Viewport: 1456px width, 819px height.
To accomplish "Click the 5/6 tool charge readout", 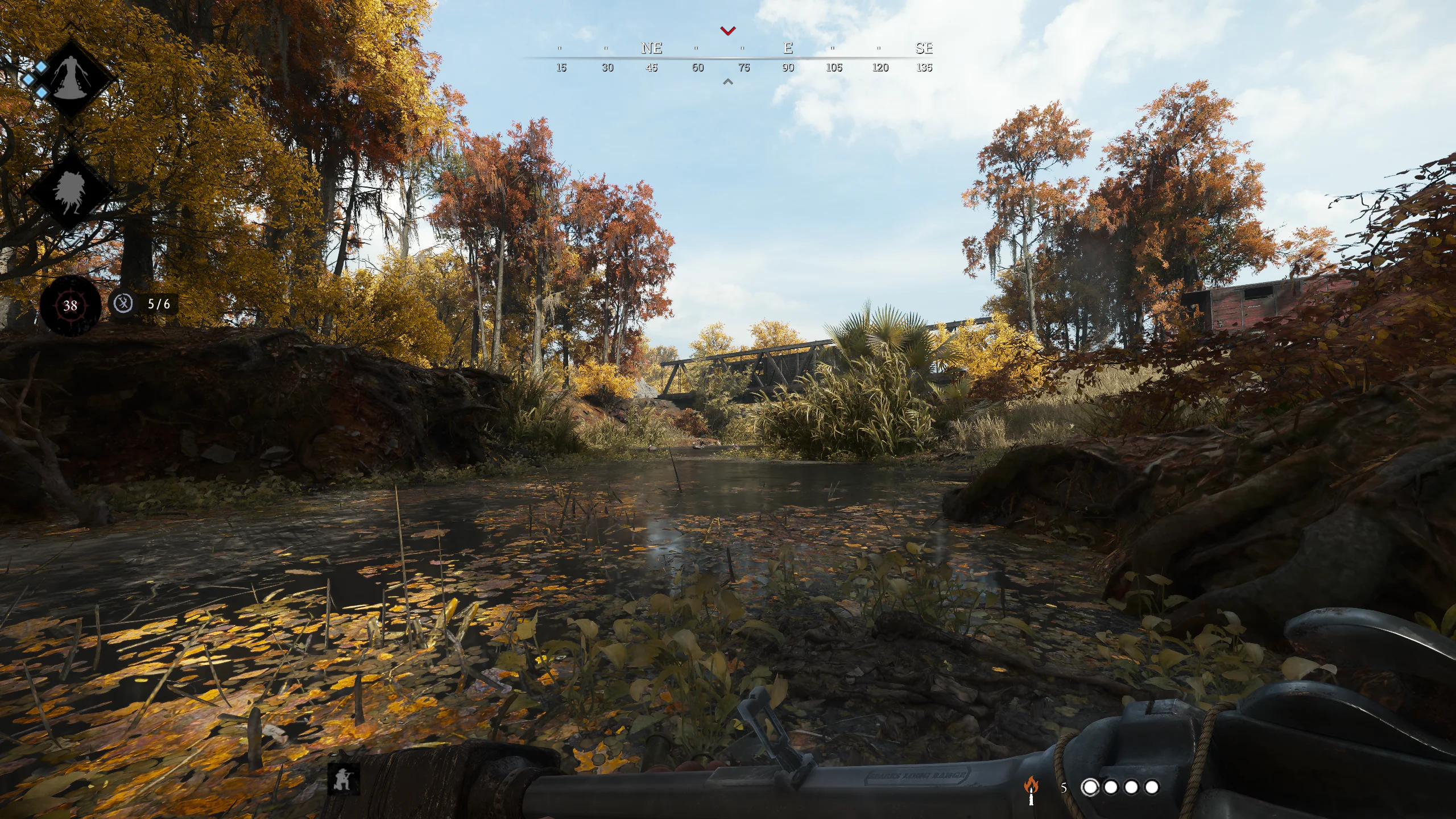I will point(156,304).
